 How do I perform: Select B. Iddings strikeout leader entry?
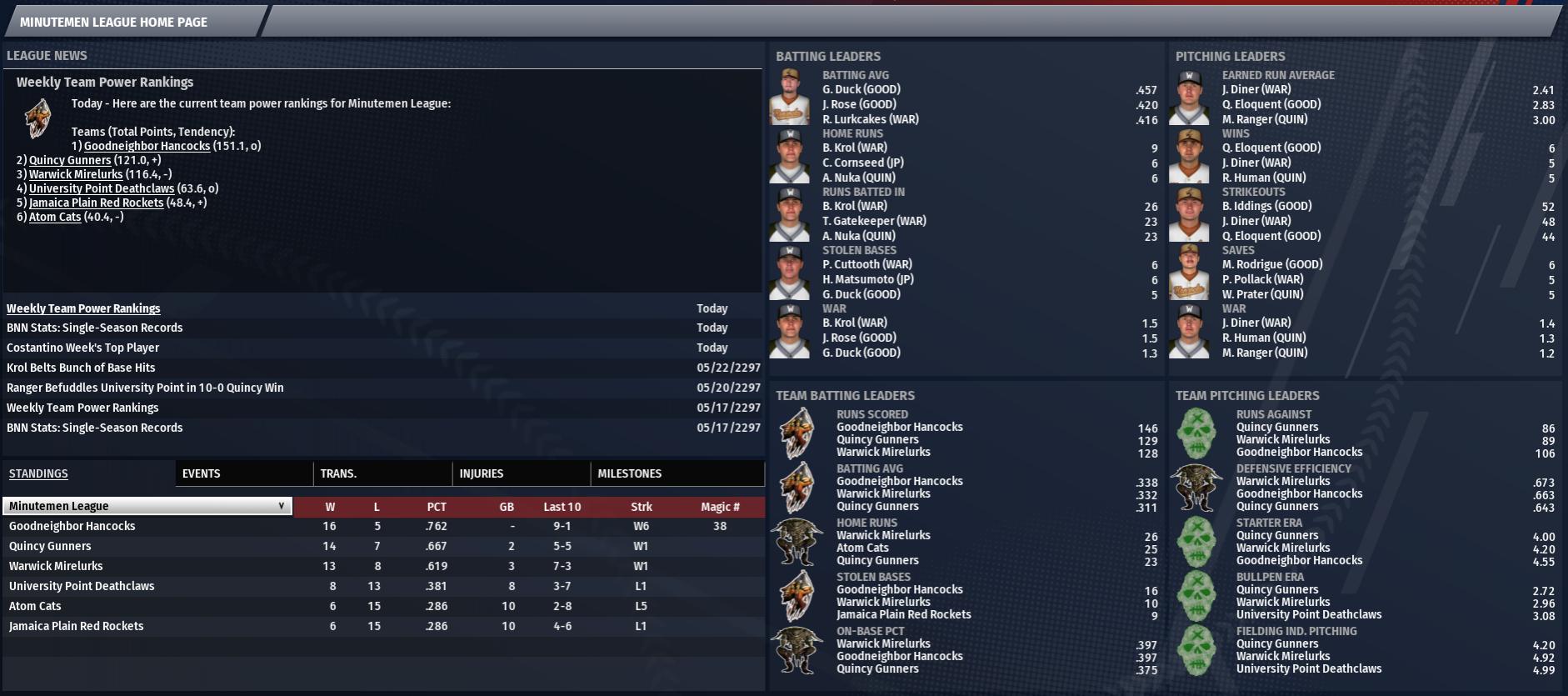click(1266, 206)
